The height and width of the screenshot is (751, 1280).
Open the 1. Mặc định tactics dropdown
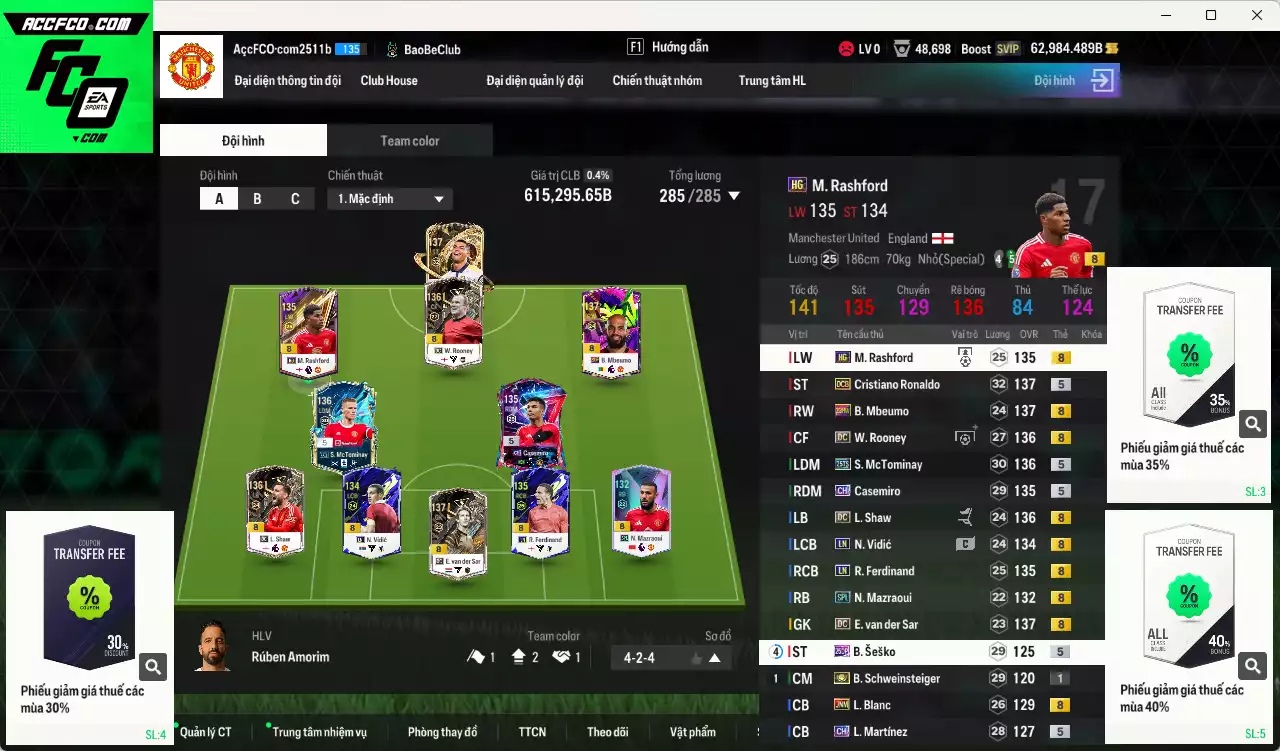tap(389, 198)
